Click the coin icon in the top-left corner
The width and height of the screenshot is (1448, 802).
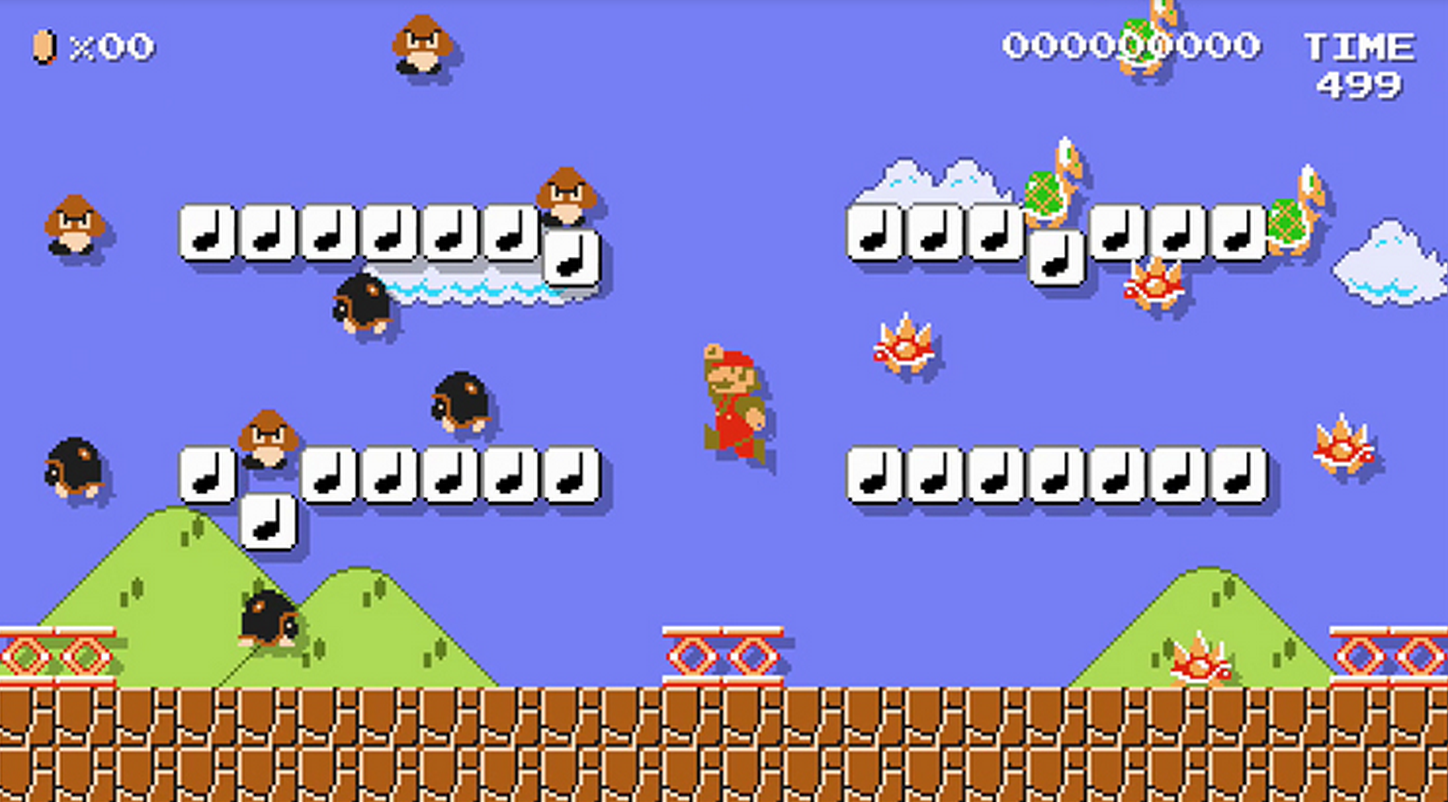click(x=44, y=44)
